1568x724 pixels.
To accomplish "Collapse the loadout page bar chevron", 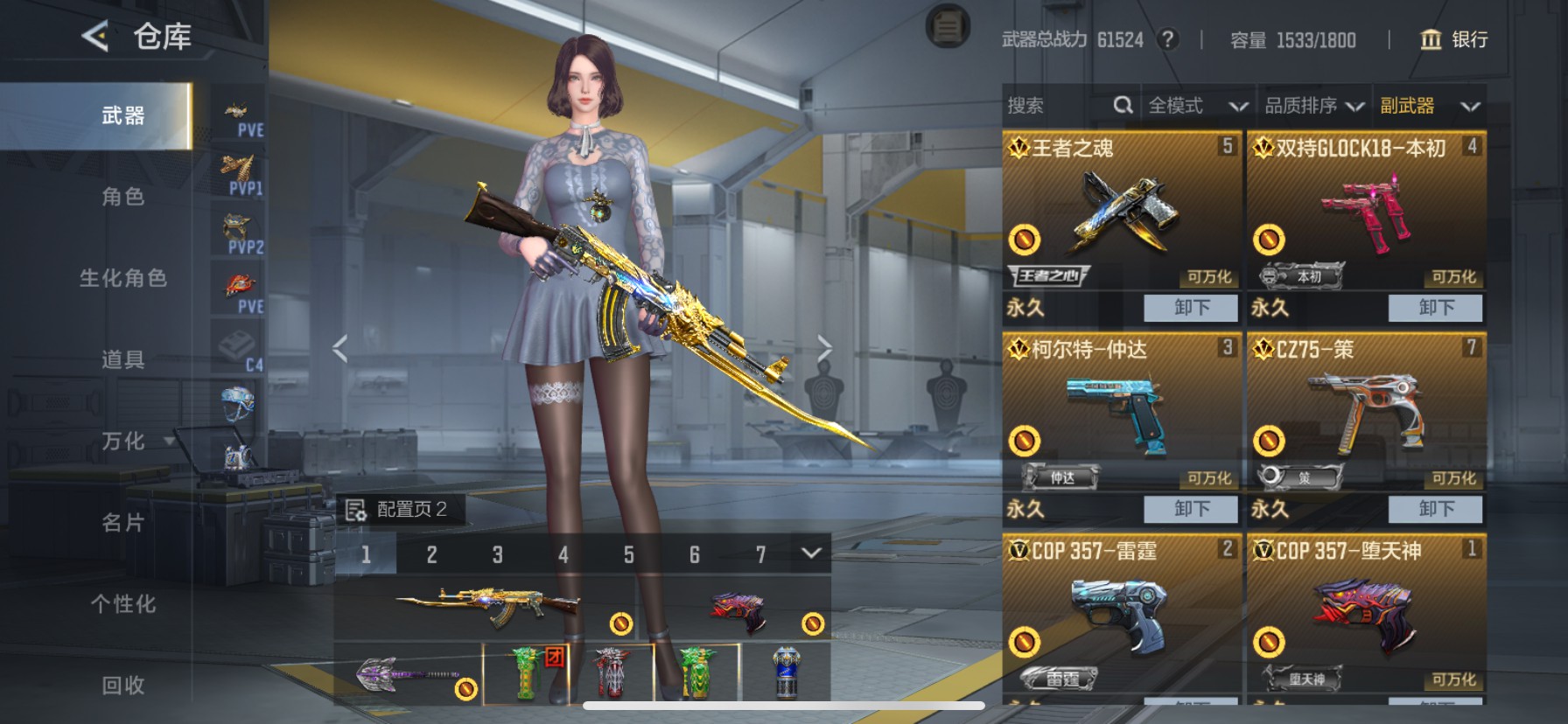I will [x=812, y=553].
